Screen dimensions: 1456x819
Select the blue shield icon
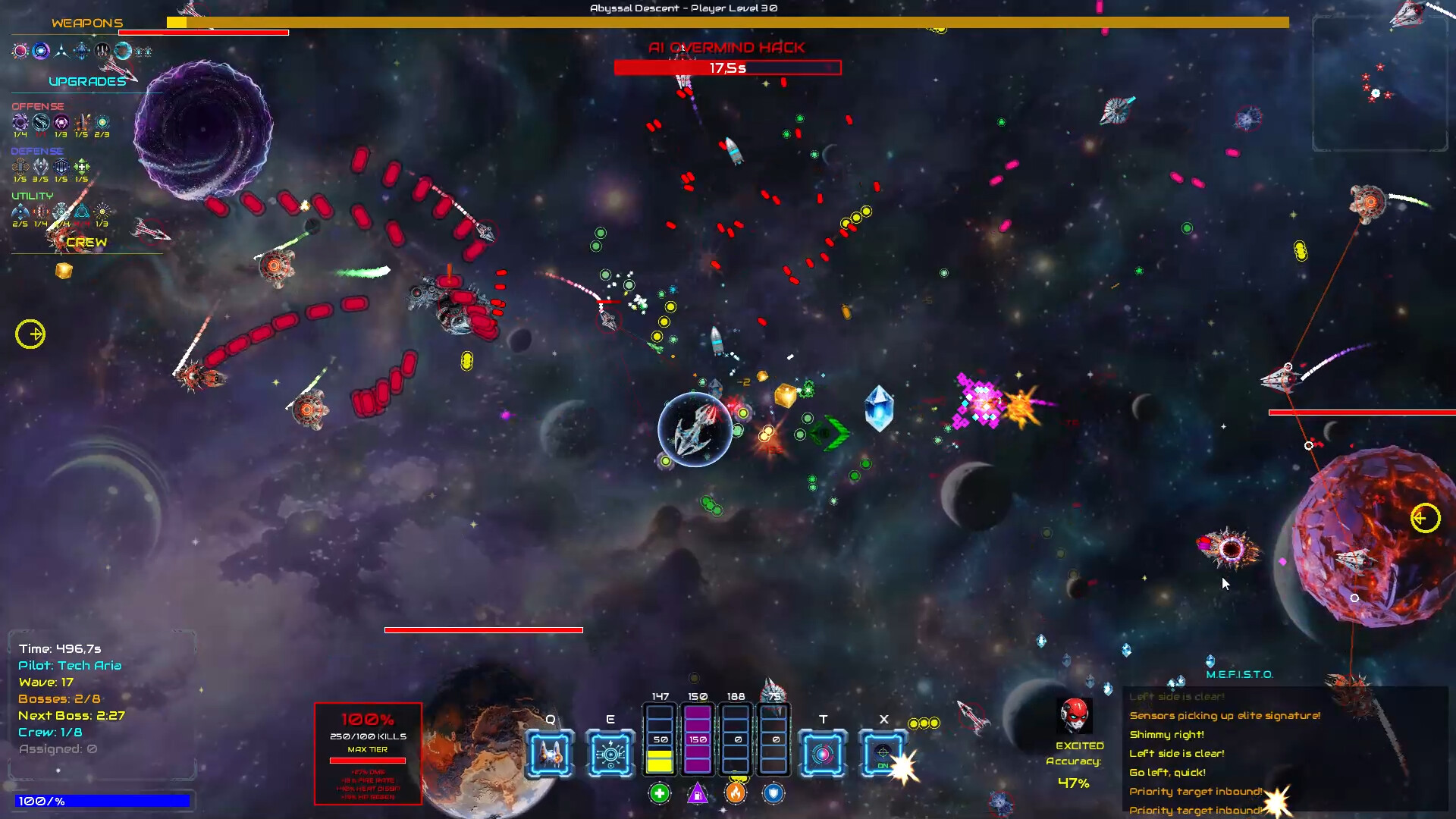pyautogui.click(x=773, y=793)
